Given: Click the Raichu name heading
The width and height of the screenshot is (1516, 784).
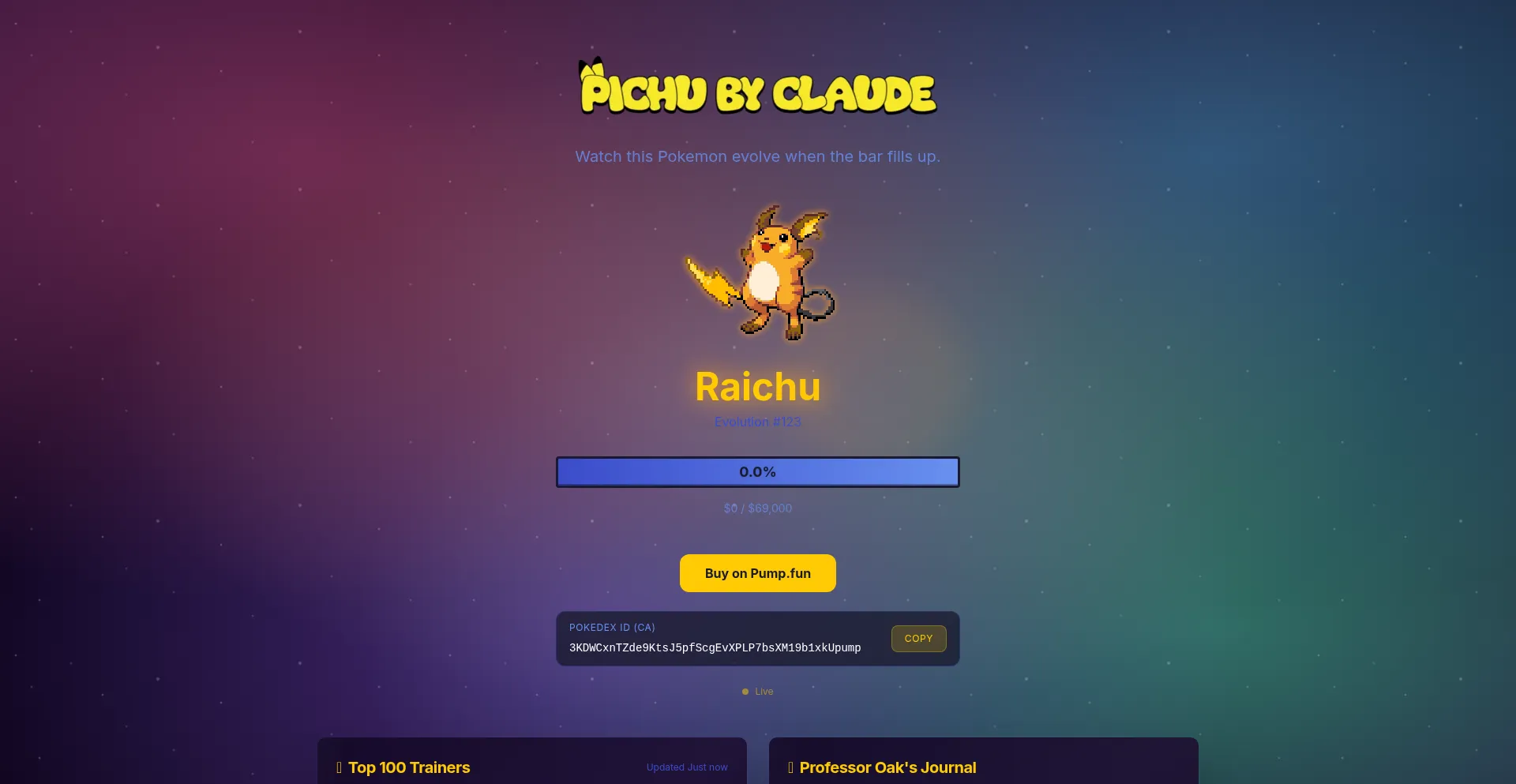Looking at the screenshot, I should [757, 387].
